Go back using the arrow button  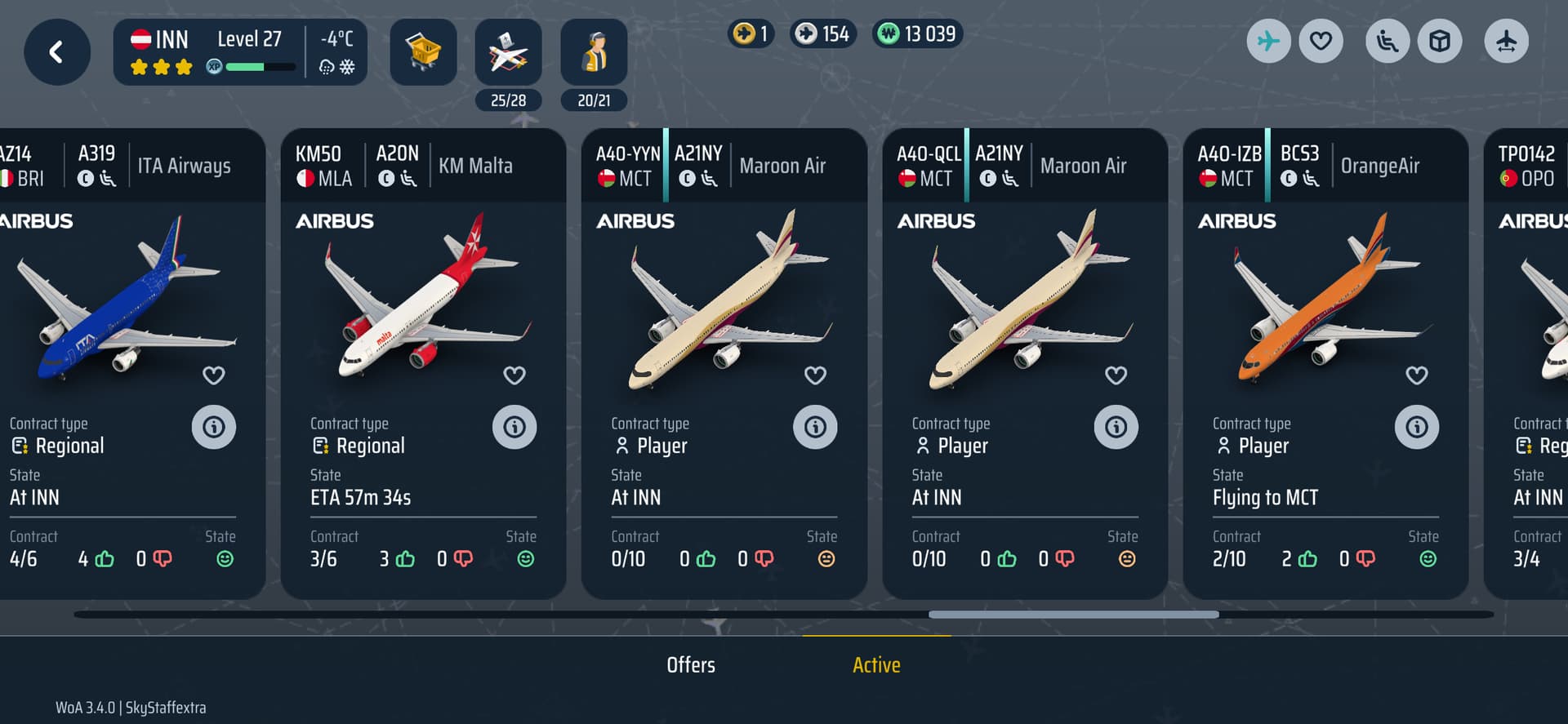point(56,52)
